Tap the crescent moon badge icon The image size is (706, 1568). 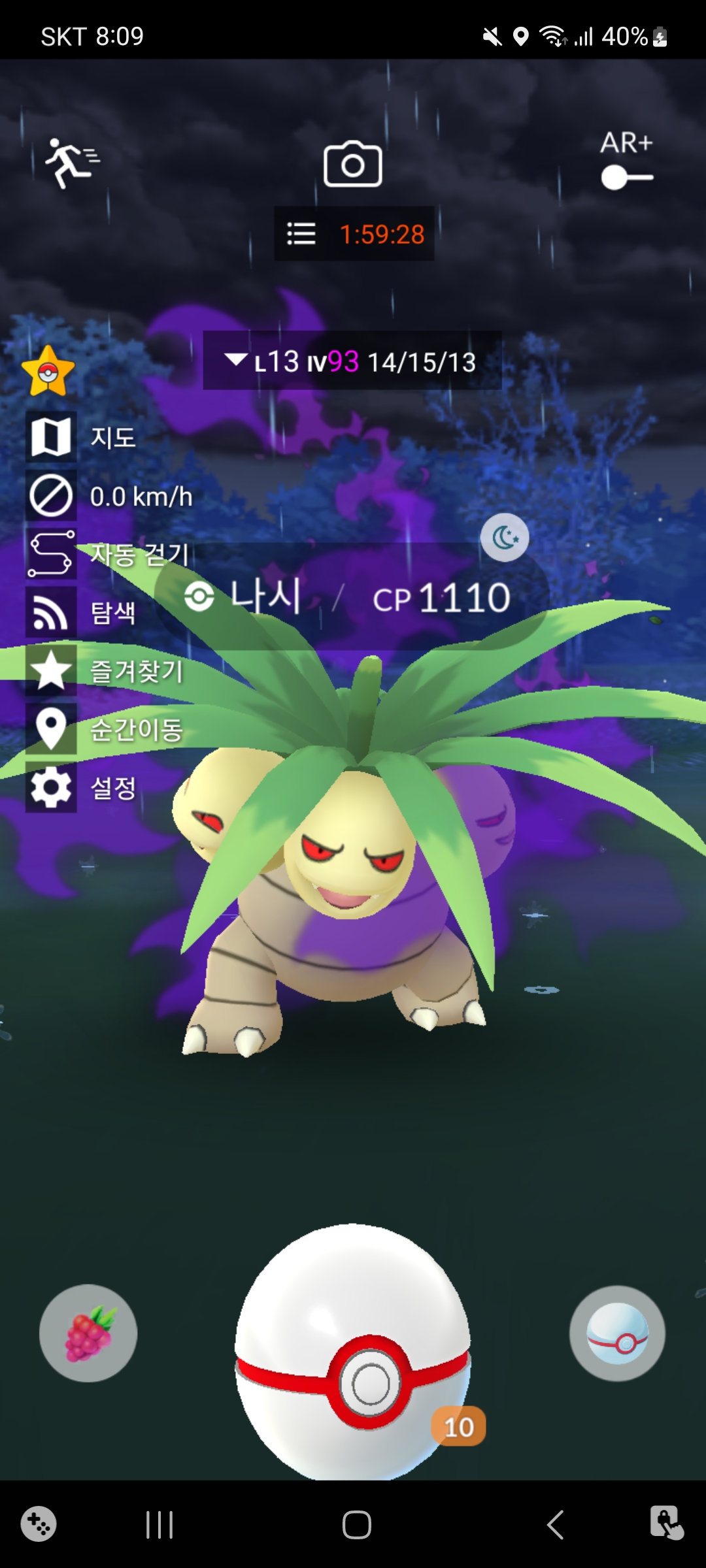[505, 538]
